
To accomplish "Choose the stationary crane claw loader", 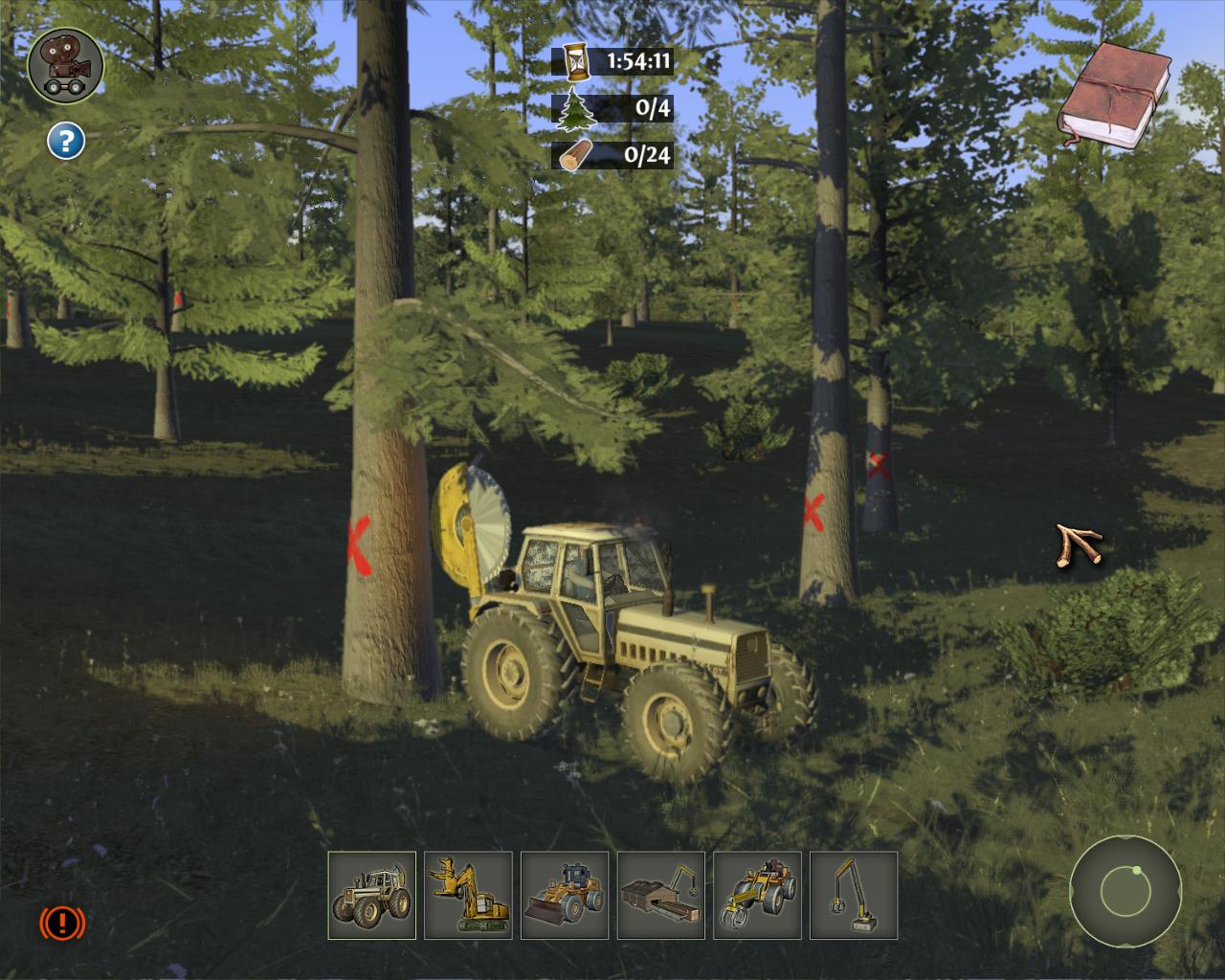I will (854, 895).
